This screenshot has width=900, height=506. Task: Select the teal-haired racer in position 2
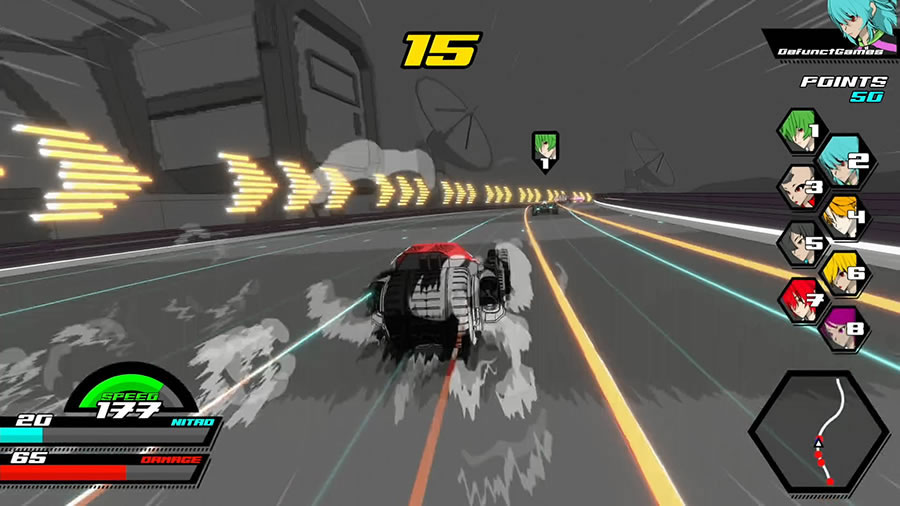(841, 156)
